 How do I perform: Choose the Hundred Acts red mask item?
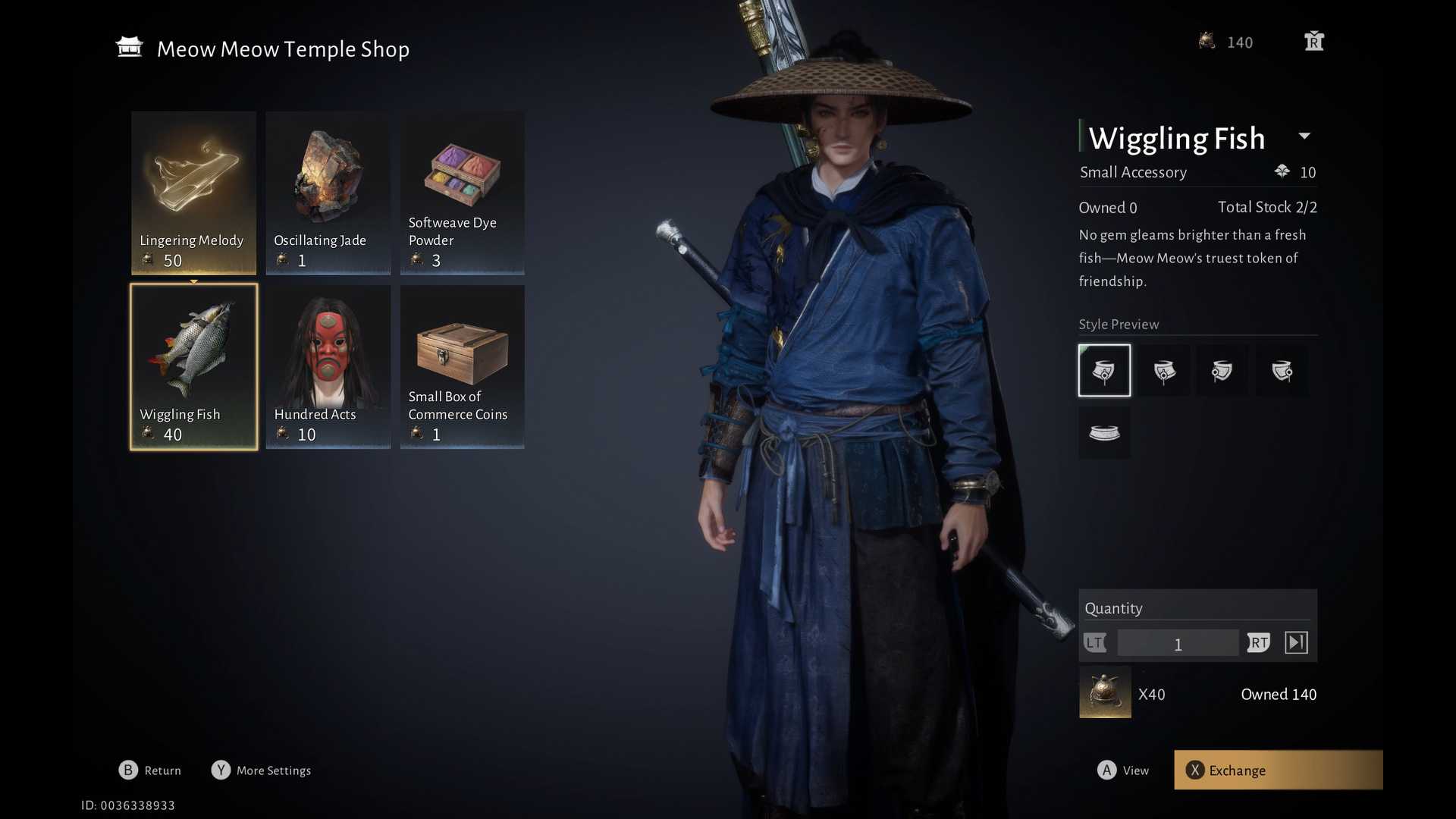pyautogui.click(x=328, y=367)
